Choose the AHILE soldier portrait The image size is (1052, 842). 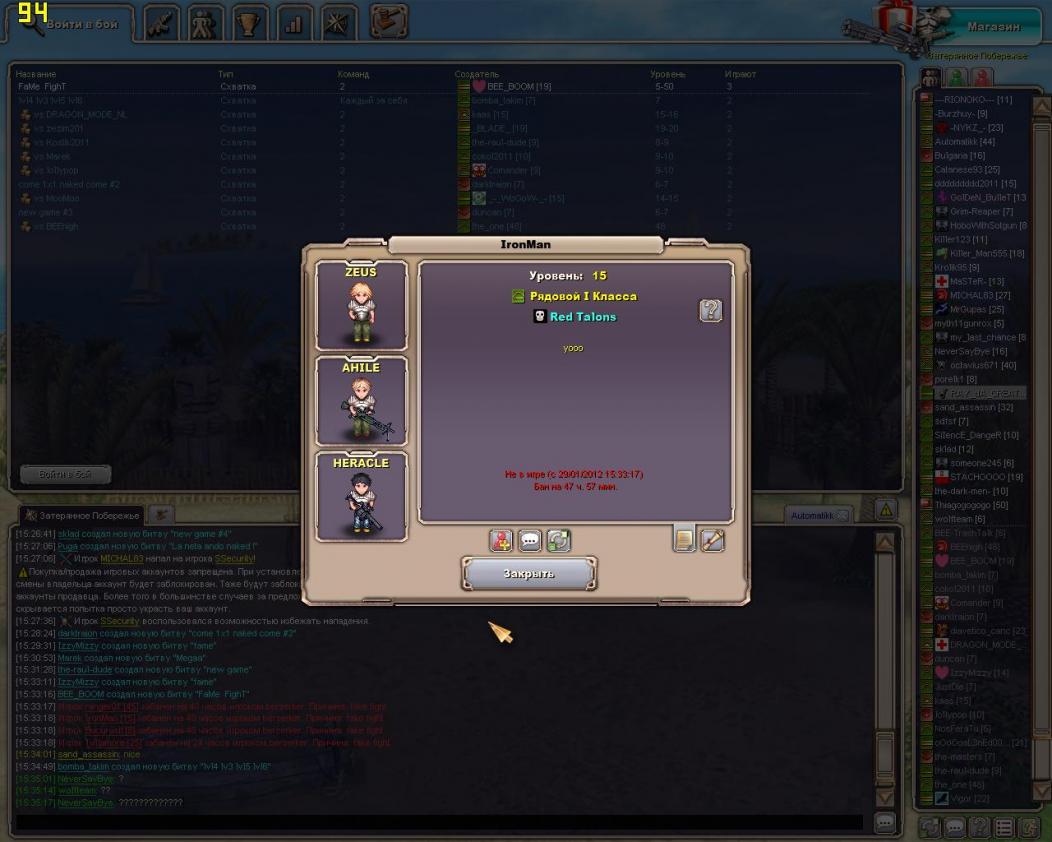coord(361,401)
